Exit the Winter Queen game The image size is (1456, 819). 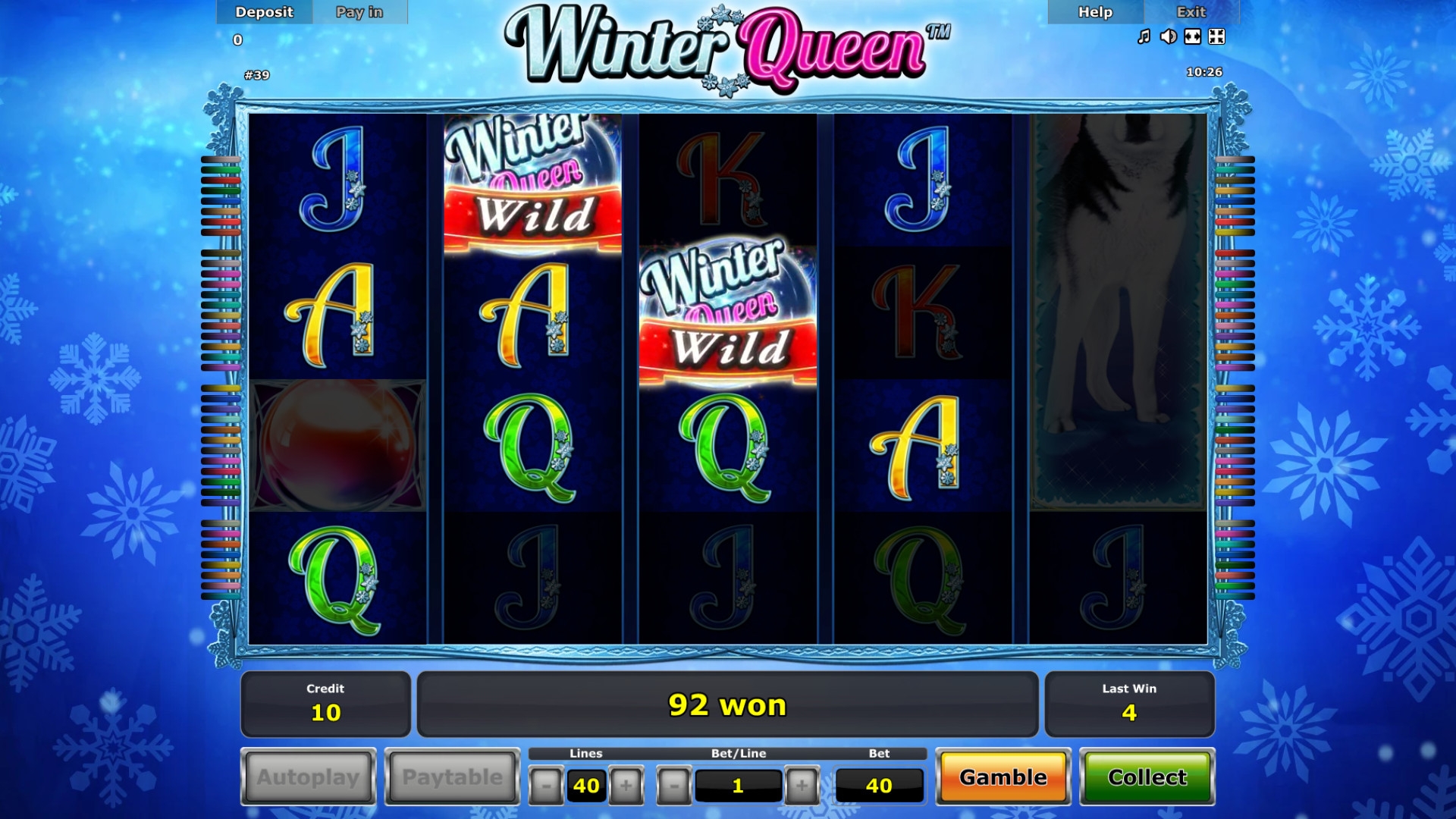[x=1191, y=12]
